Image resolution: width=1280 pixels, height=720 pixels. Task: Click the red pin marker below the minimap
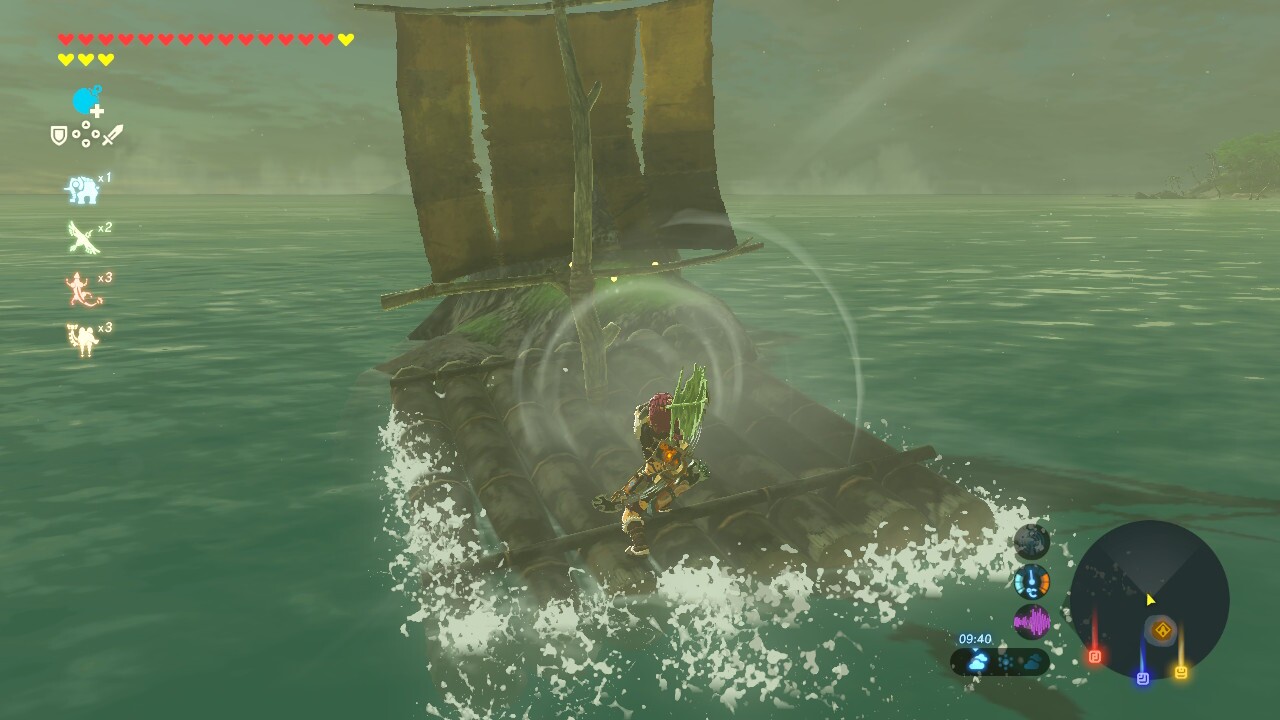pyautogui.click(x=1096, y=656)
